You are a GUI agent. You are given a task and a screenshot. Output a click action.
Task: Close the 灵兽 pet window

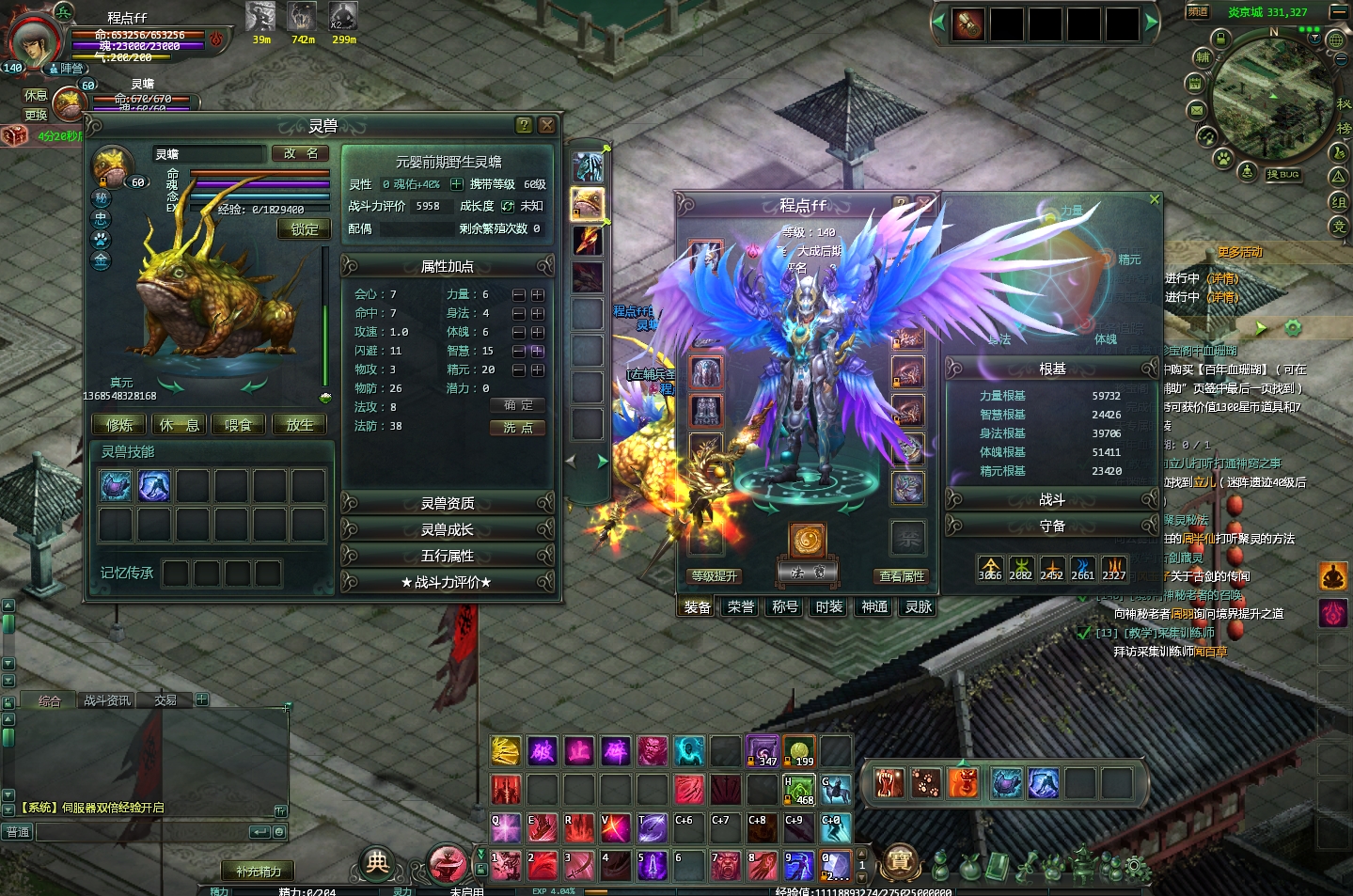[x=546, y=125]
